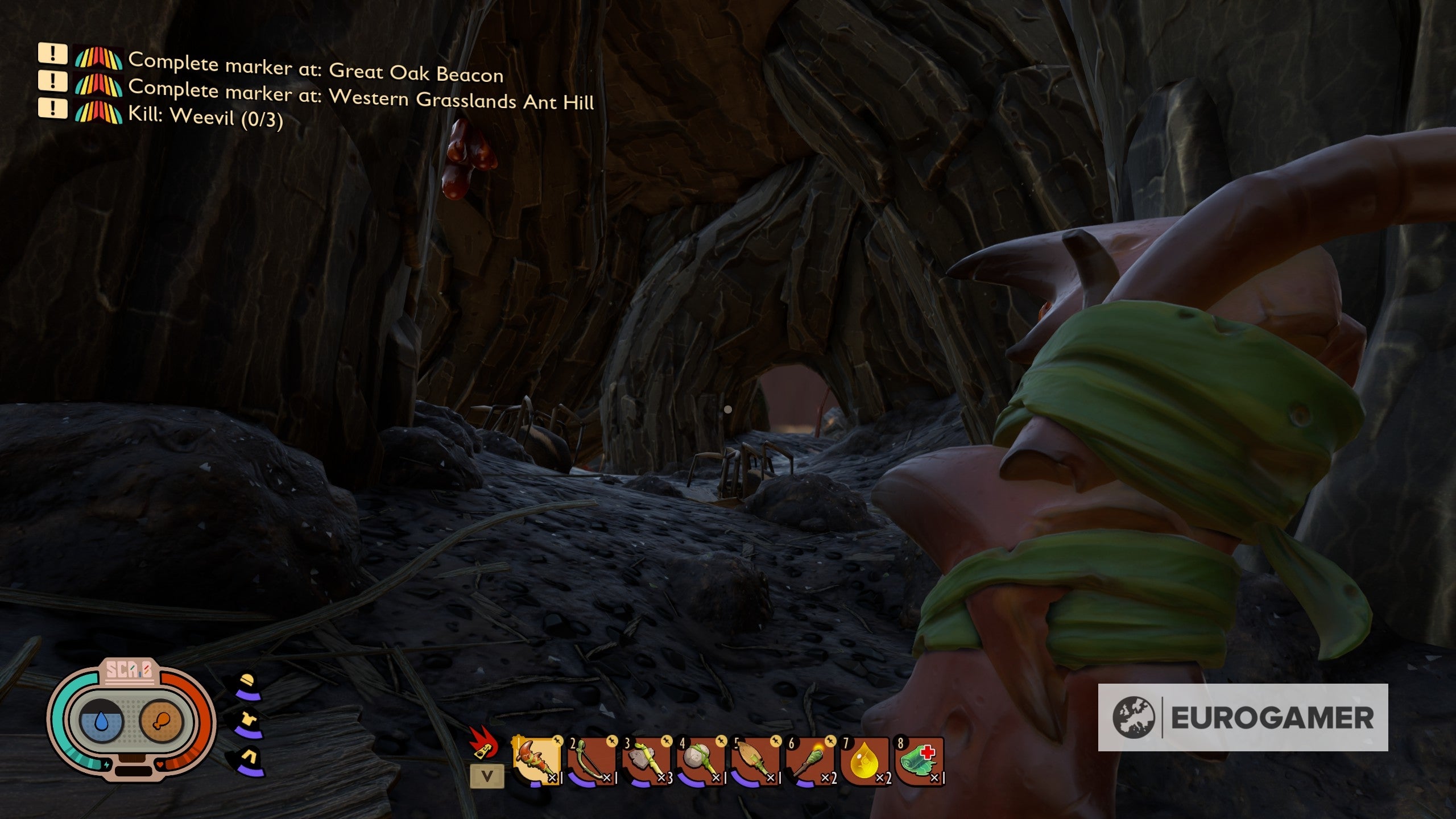
Task: Equip the torch from slot 6
Action: coord(810,761)
